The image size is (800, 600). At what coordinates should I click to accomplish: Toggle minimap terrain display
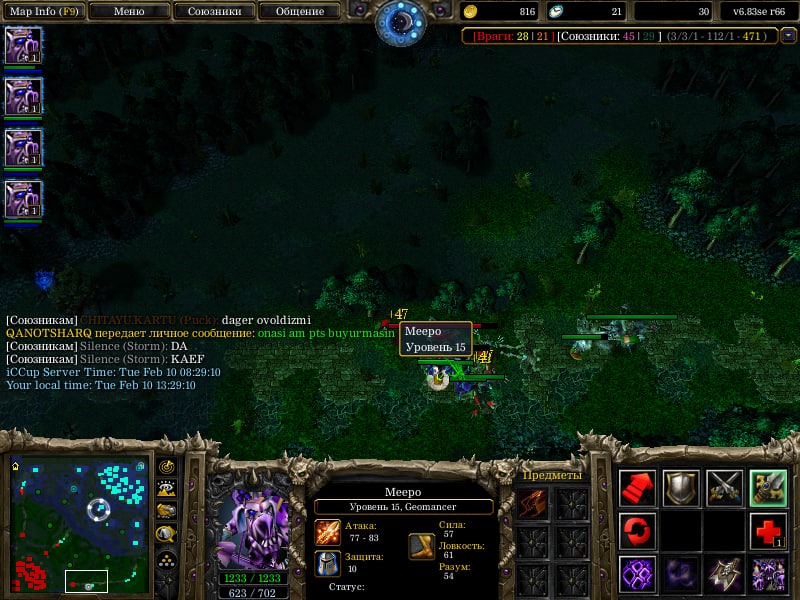click(x=167, y=489)
